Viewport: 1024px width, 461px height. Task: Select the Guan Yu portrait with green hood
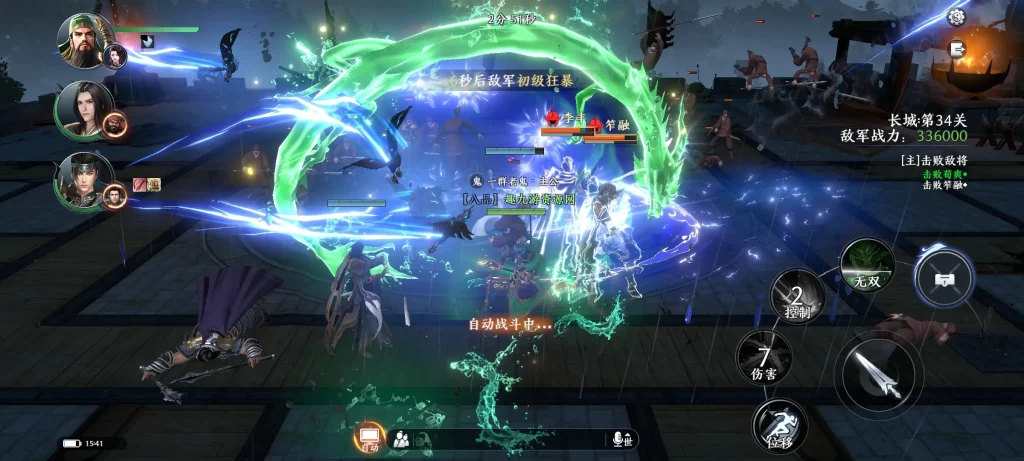pyautogui.click(x=85, y=40)
